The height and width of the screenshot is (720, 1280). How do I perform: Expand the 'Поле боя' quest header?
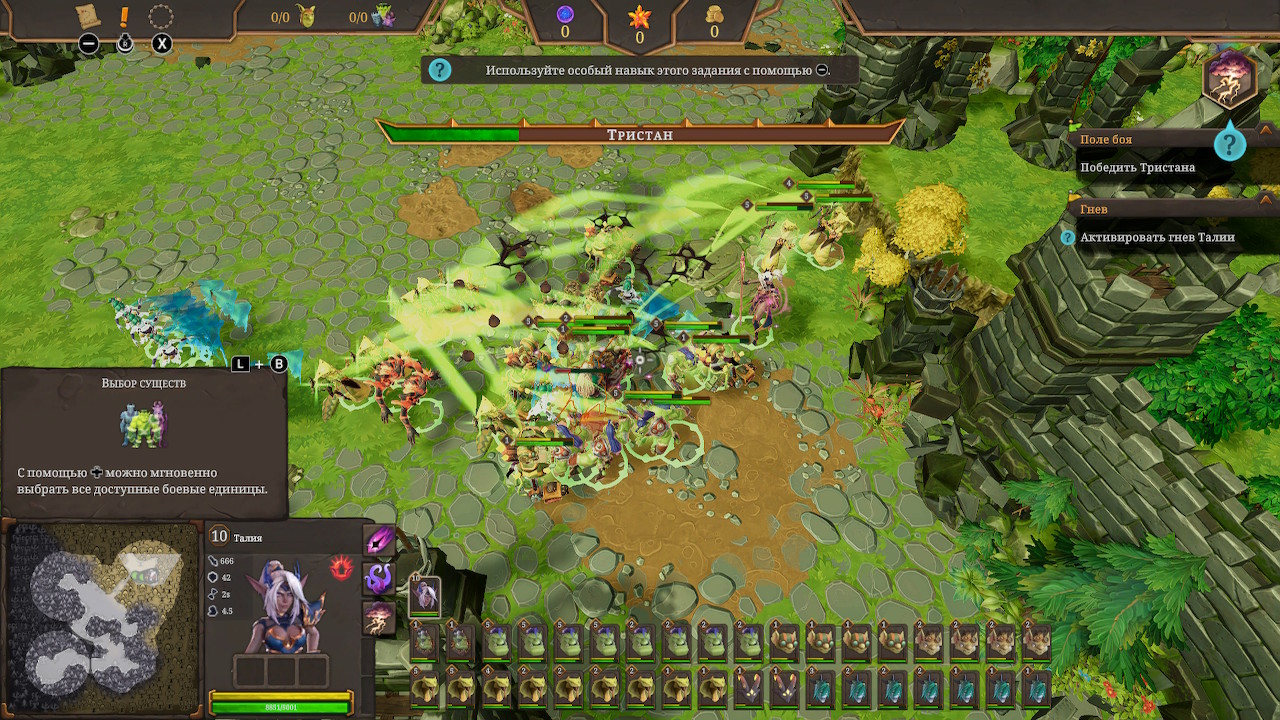coord(1106,140)
